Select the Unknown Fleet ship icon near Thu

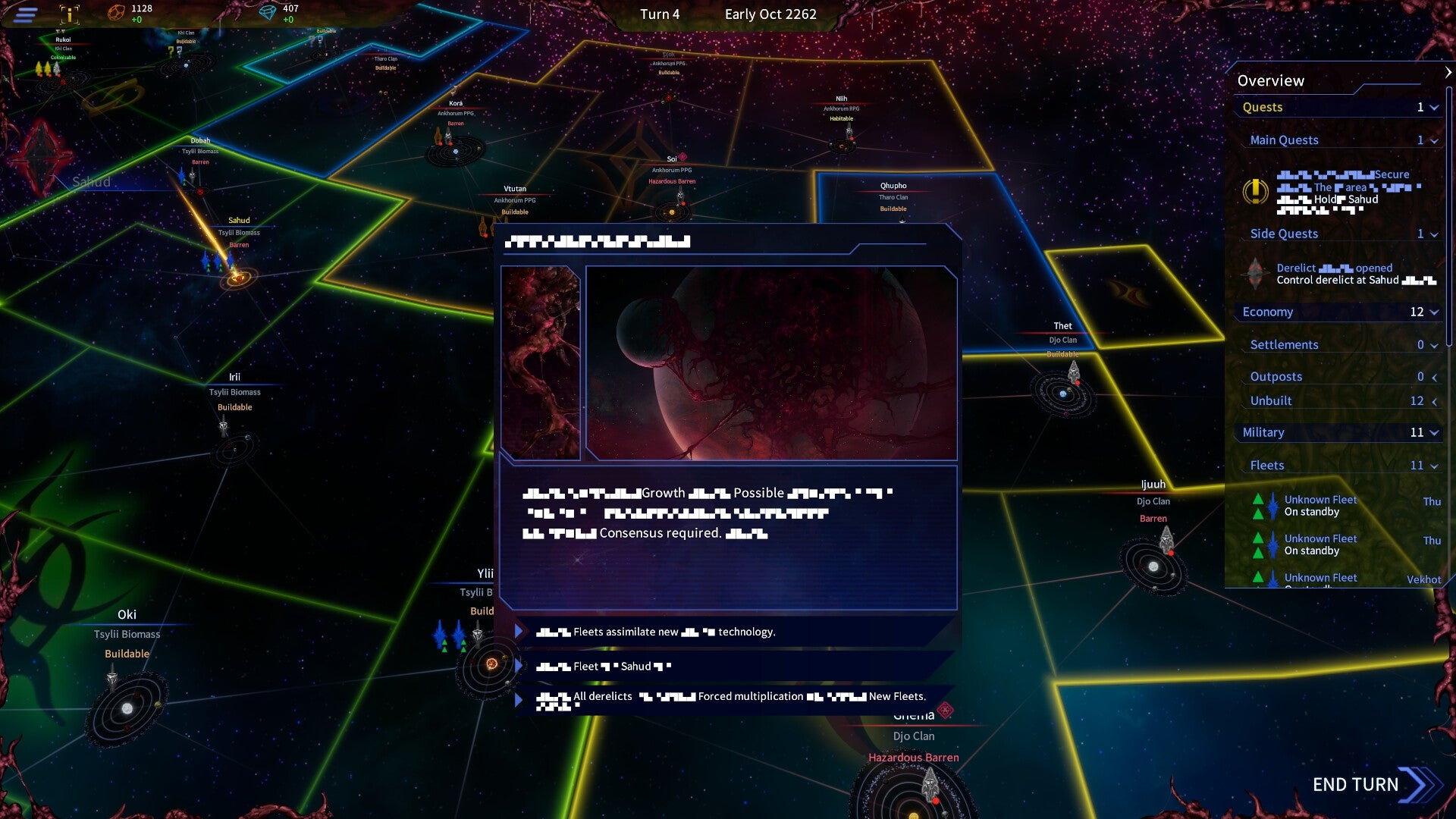pos(1272,507)
